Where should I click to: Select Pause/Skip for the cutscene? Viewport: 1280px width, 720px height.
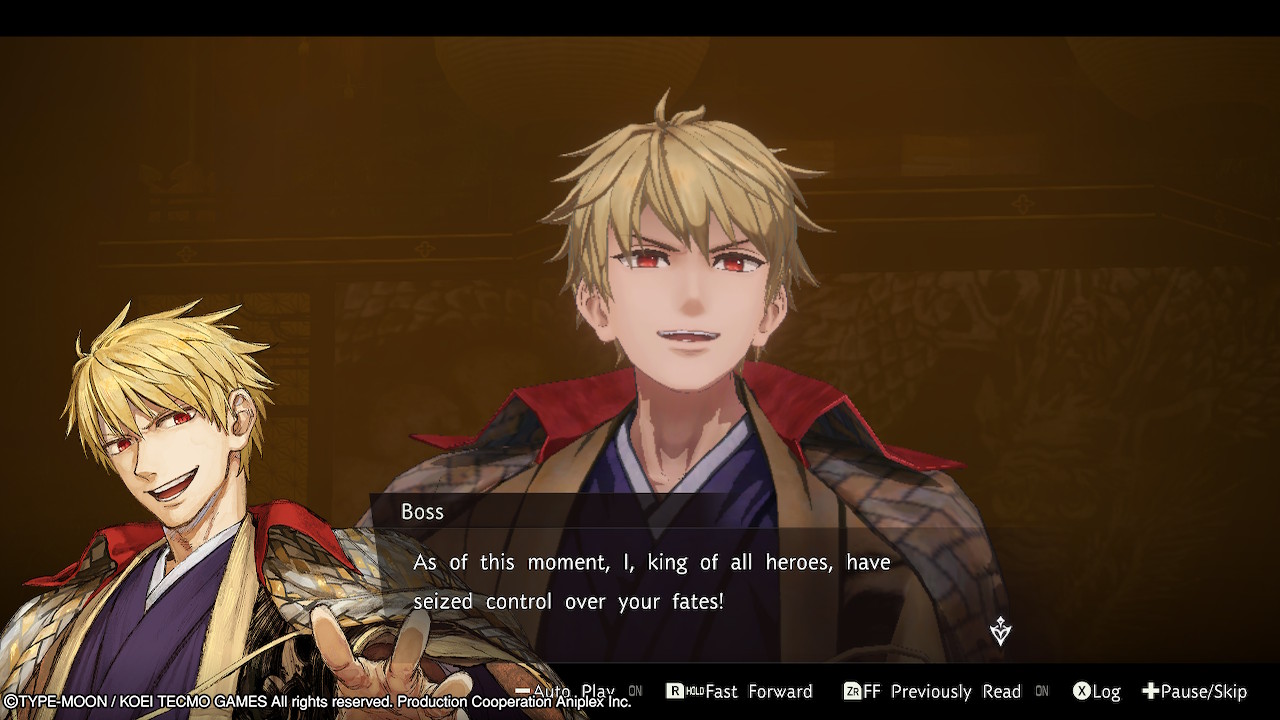[1195, 691]
